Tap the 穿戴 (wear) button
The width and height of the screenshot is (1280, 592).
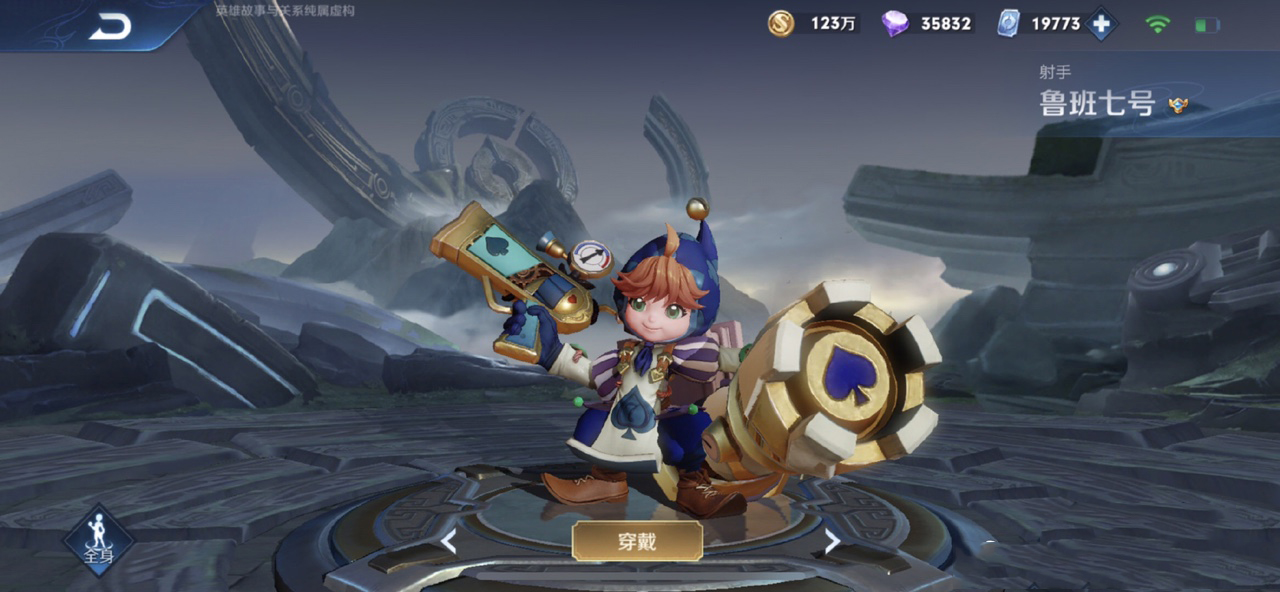[x=637, y=541]
